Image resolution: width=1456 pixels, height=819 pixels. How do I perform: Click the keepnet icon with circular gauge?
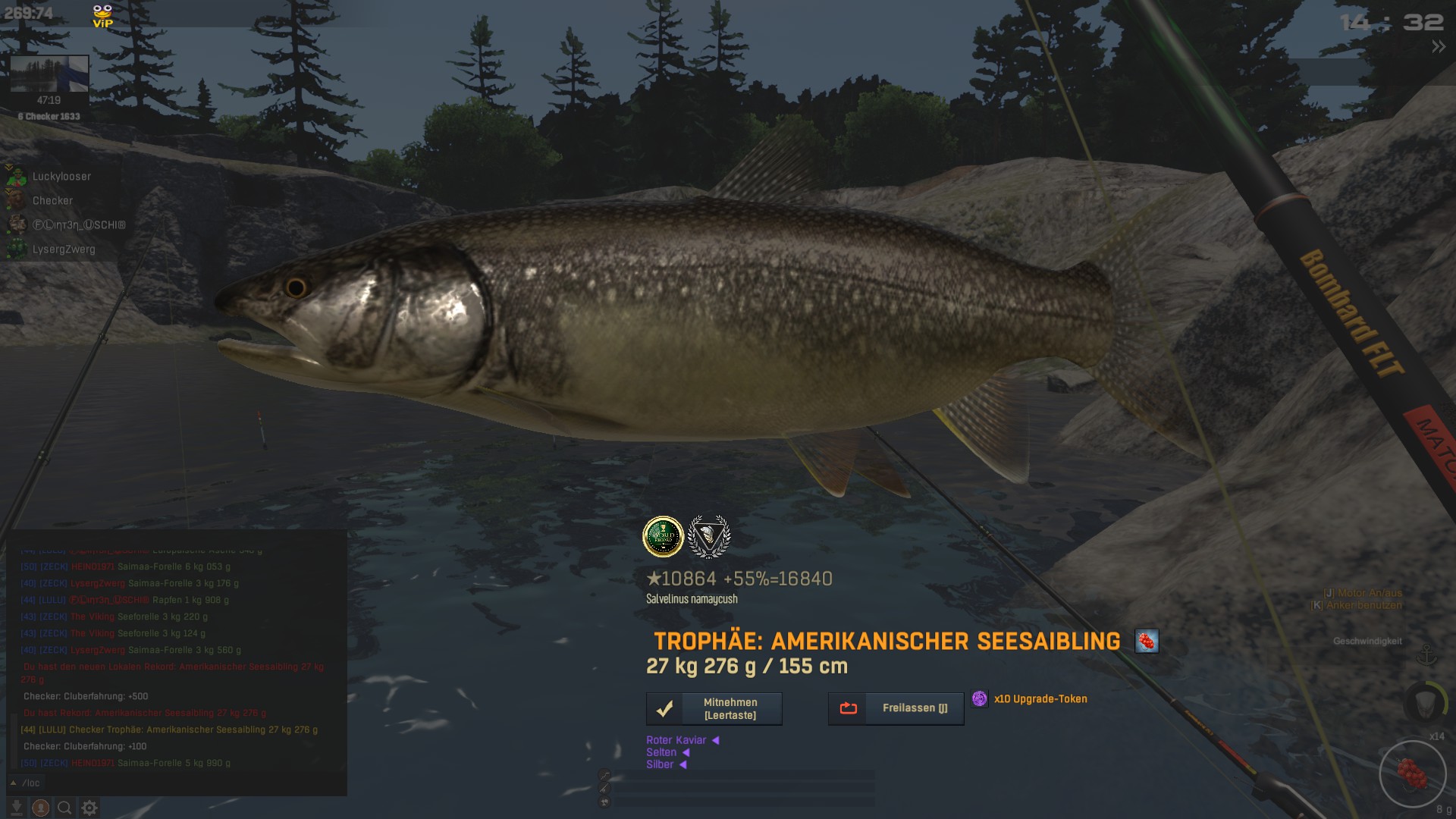(1426, 701)
